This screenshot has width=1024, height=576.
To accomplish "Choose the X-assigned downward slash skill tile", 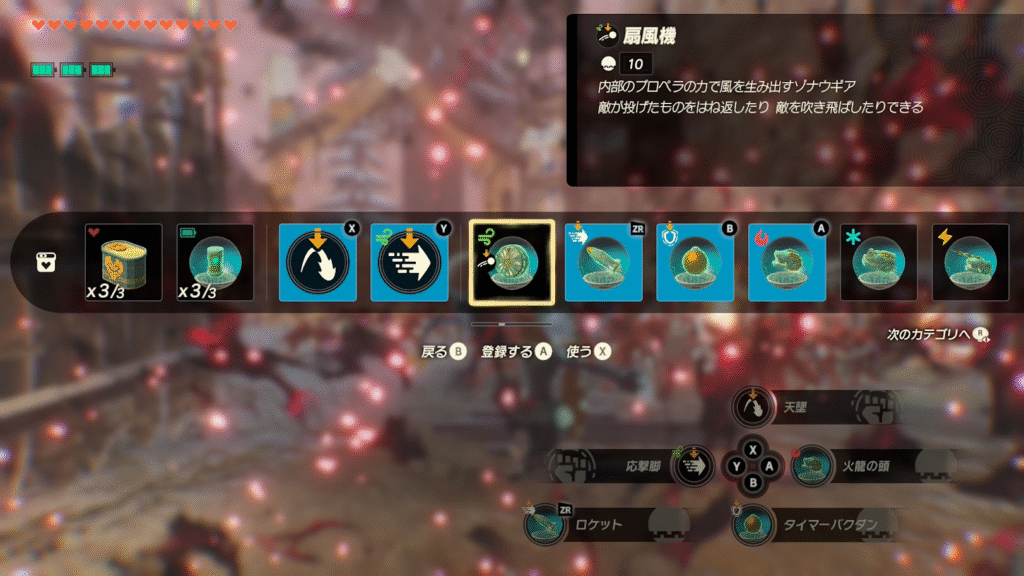I will pos(317,262).
